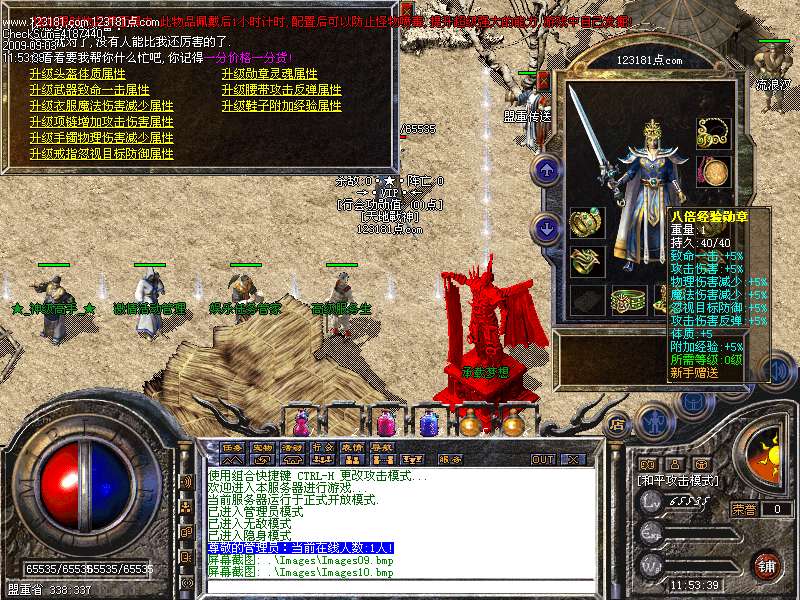Pick 升级衣服魔法伤害减少属性 from the dialogue
Image resolution: width=800 pixels, height=600 pixels.
pyautogui.click(x=101, y=106)
